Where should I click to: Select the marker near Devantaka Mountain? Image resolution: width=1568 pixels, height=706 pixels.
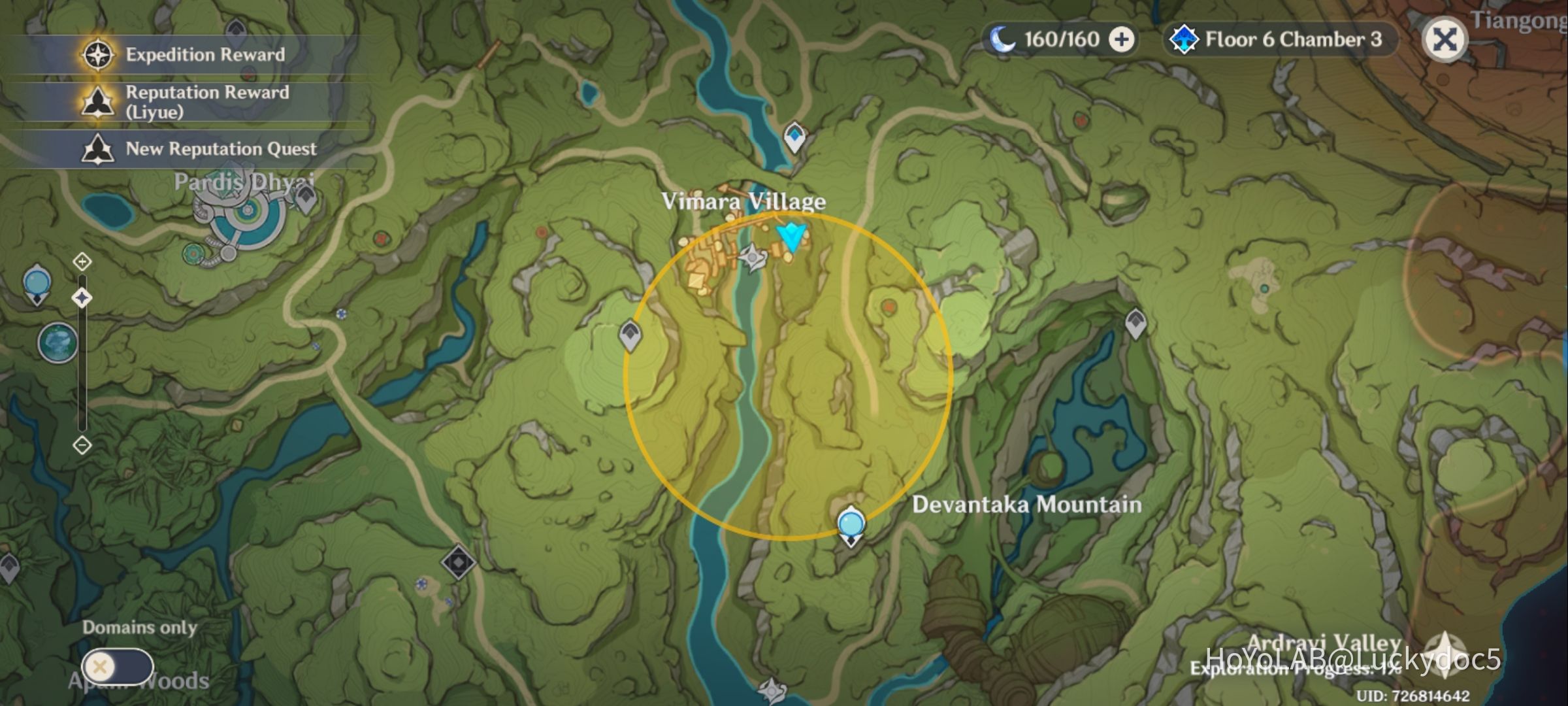(851, 523)
